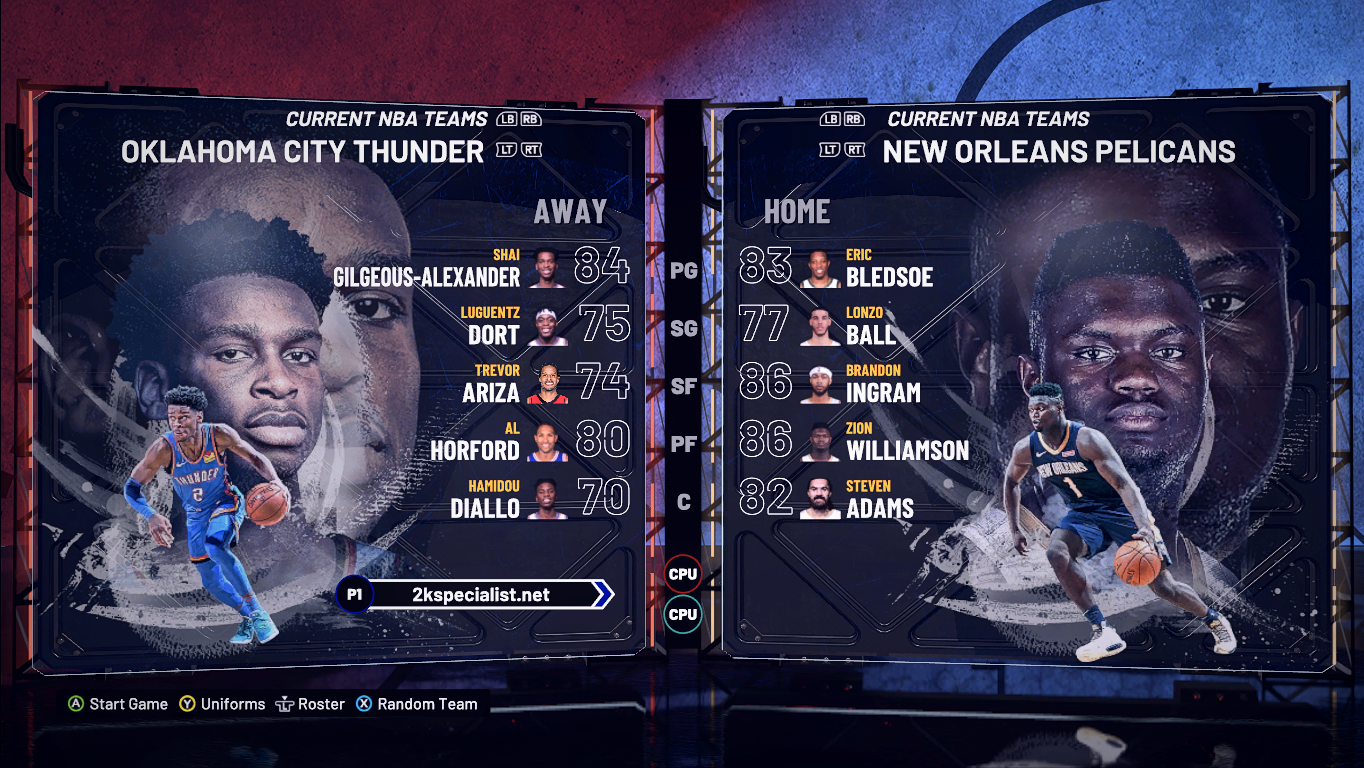Select the PG position label
1364x768 pixels.
point(684,269)
